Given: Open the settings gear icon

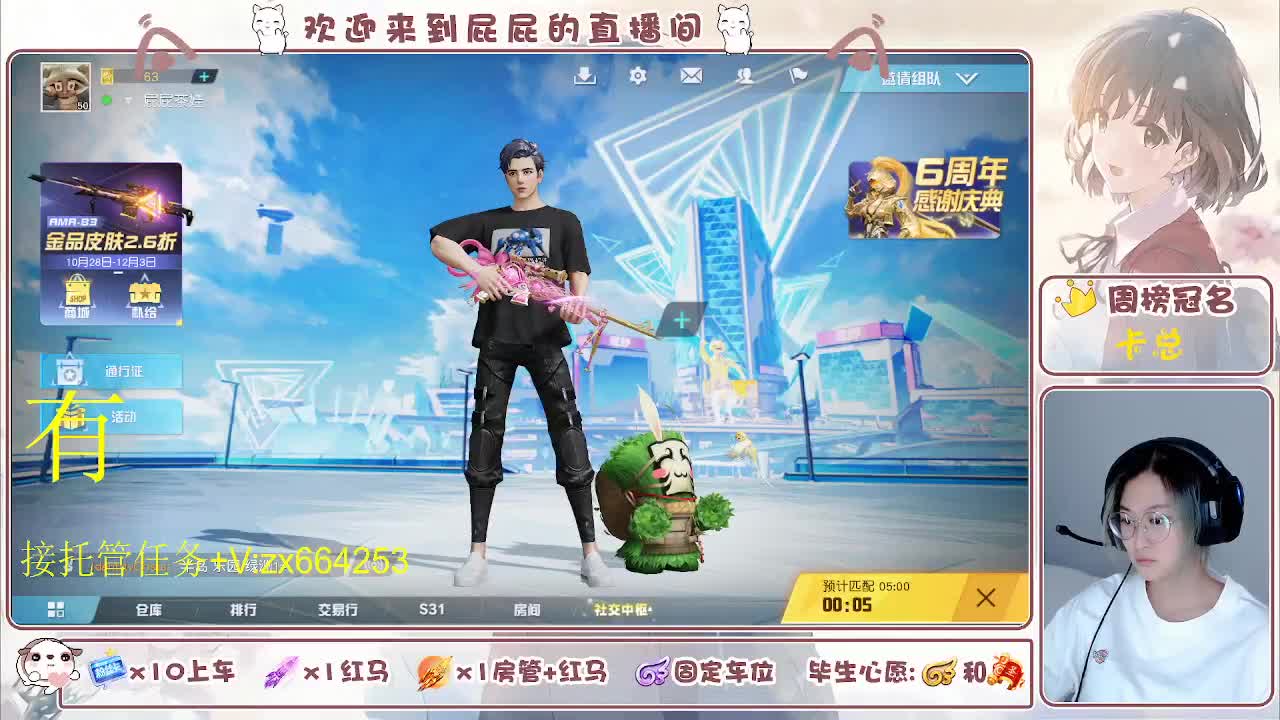Looking at the screenshot, I should (637, 76).
